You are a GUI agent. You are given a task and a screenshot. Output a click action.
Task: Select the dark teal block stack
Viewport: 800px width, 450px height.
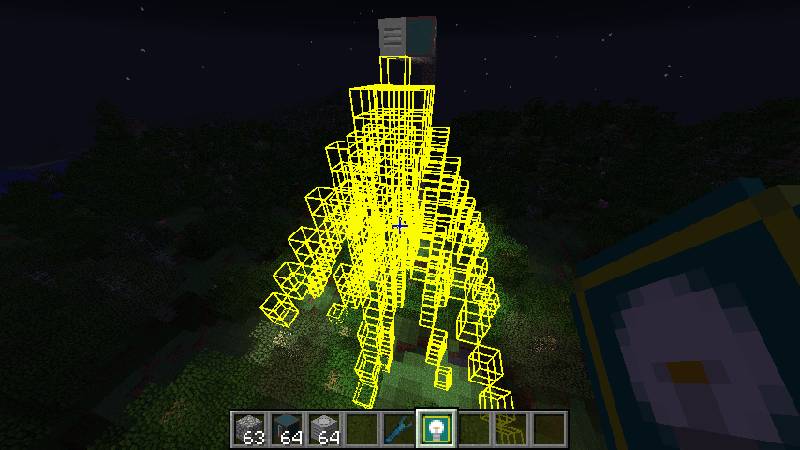[288, 428]
